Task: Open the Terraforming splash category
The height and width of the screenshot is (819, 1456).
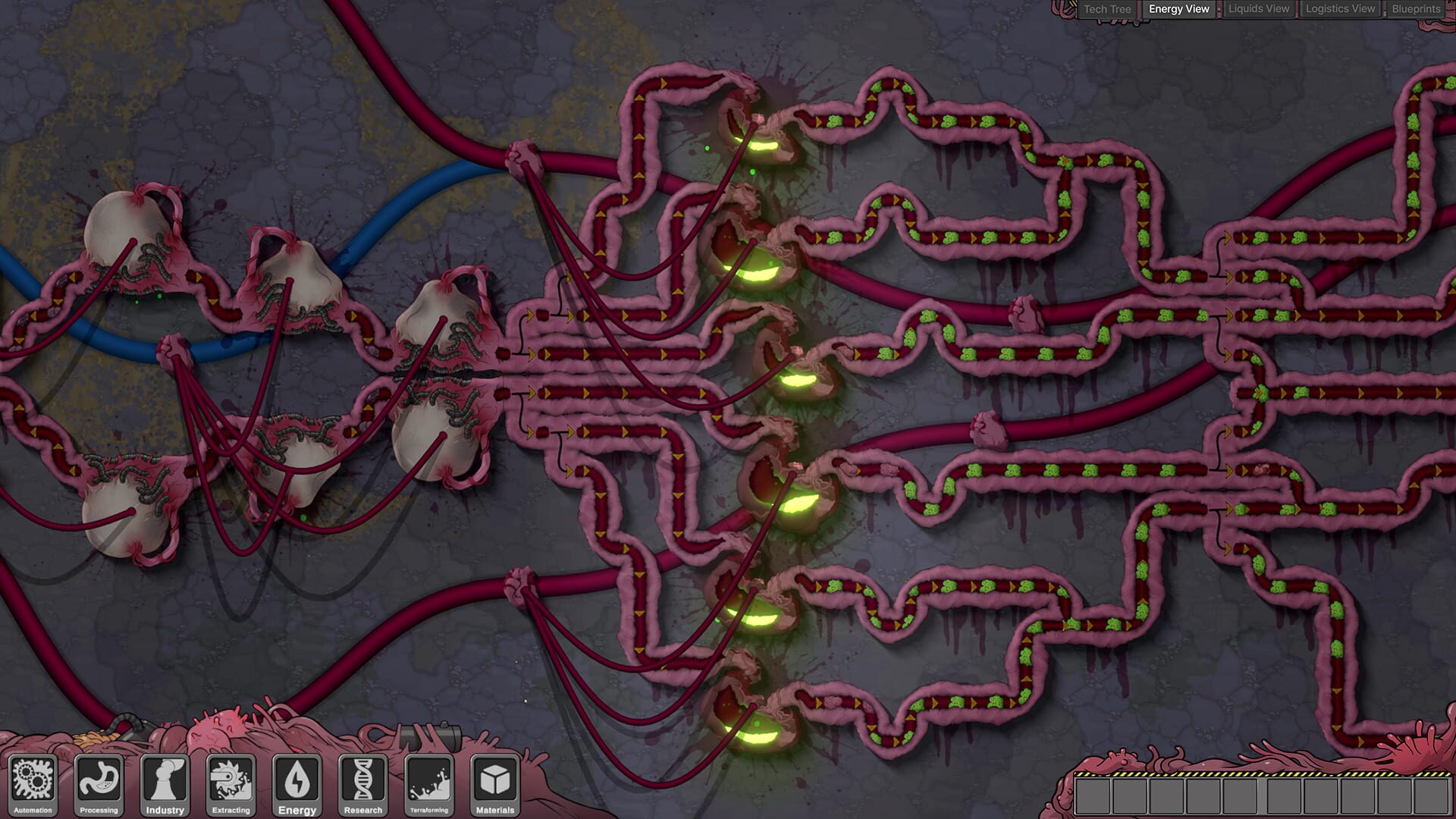Action: click(x=428, y=785)
